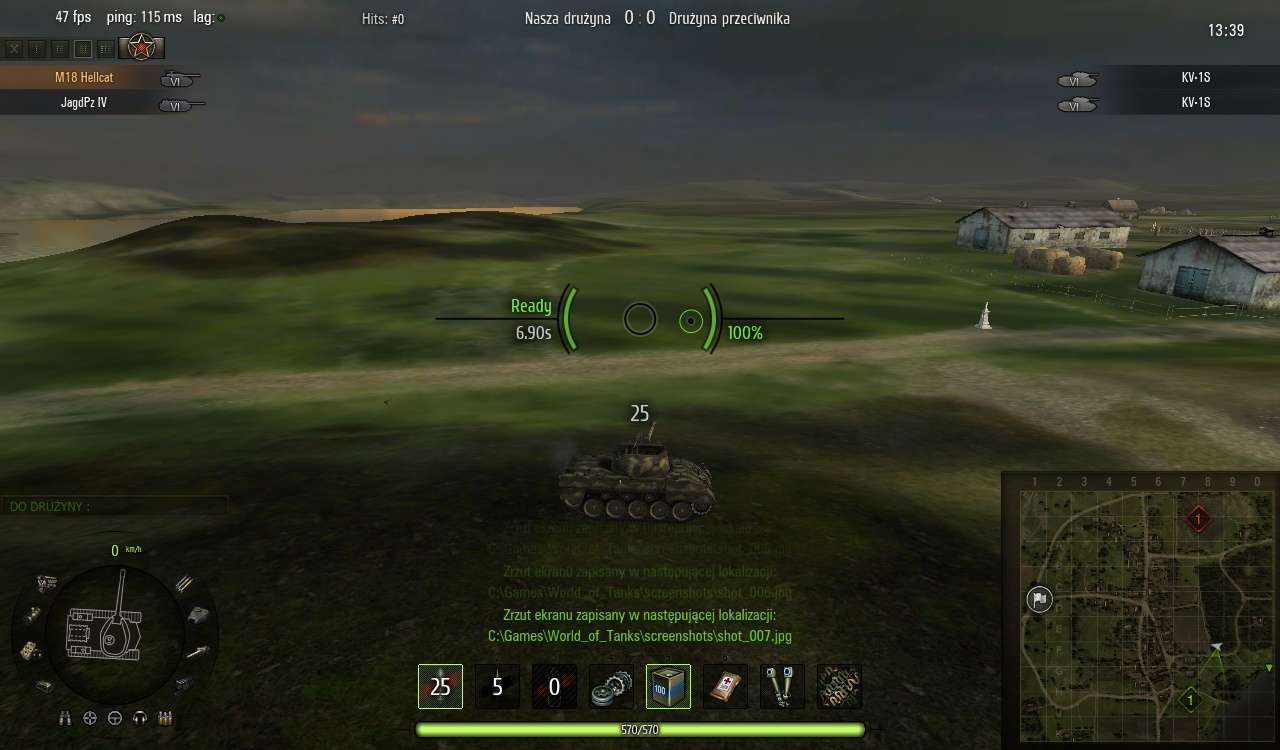Click the ammo rack shells icon on the damage panel
Screen dimensions: 1280x750
185,582
